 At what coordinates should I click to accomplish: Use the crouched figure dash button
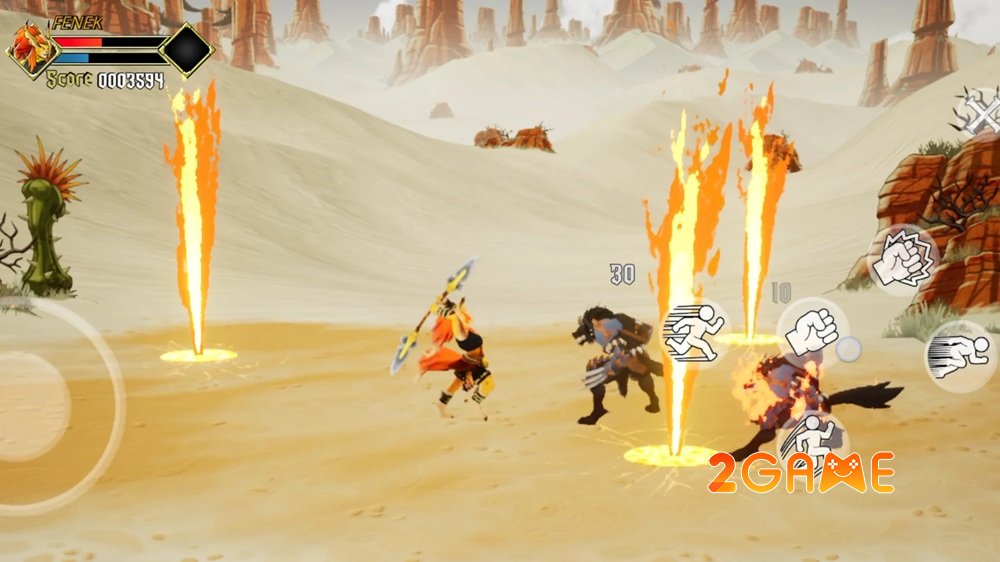[958, 356]
